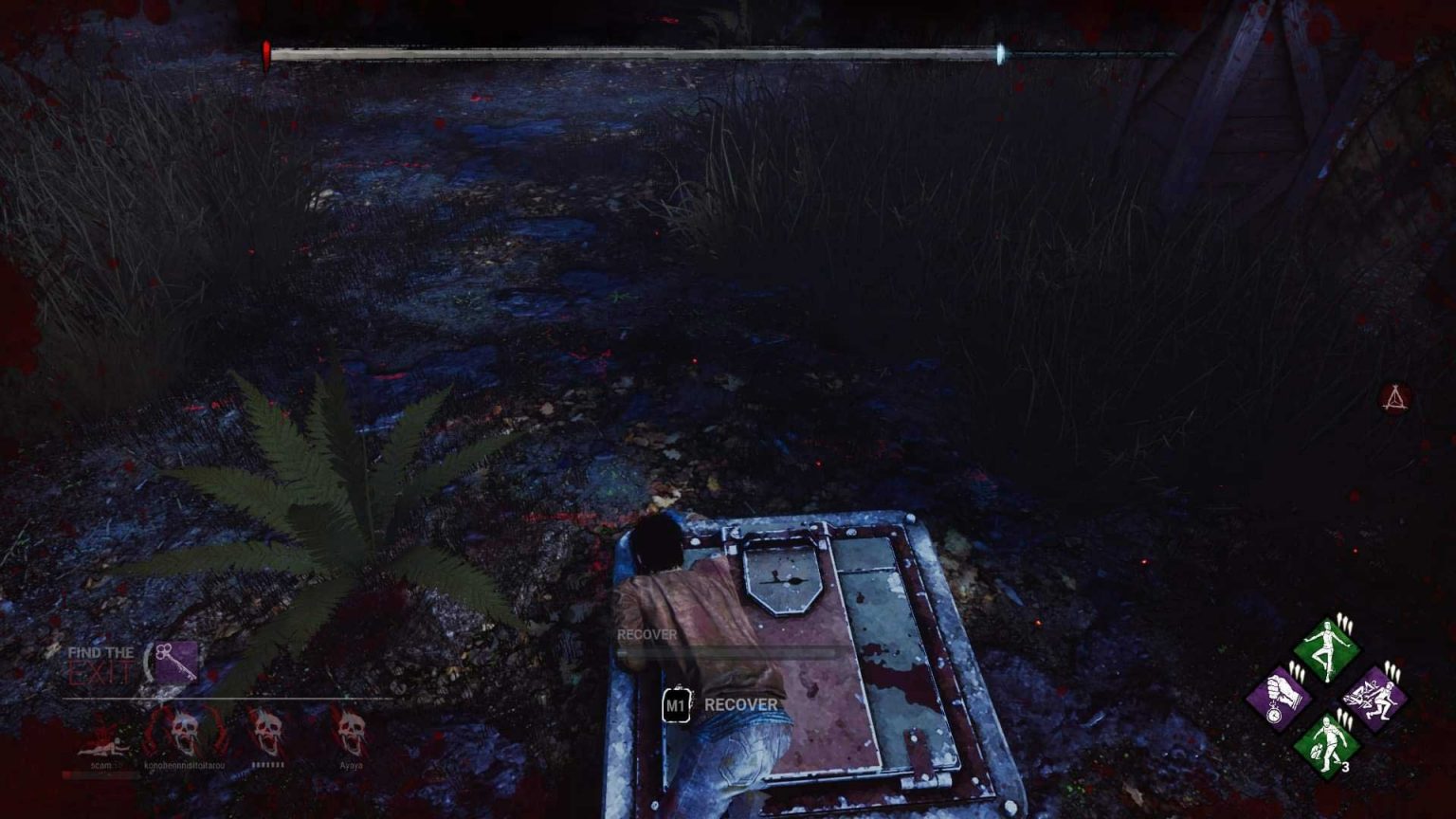
Task: Click the endgame collapse timer bar at top
Action: (633, 54)
